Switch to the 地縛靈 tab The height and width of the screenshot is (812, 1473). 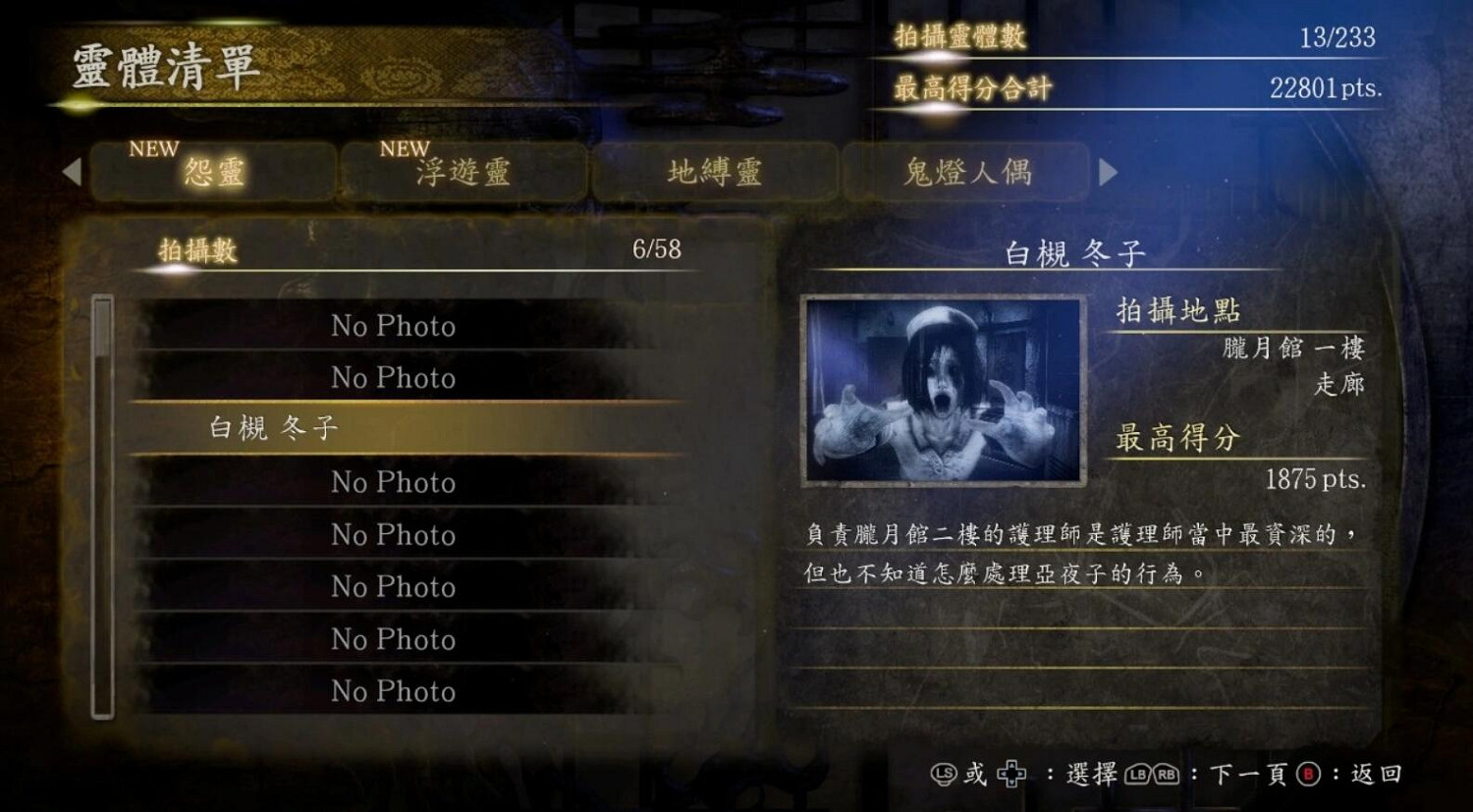pos(715,173)
